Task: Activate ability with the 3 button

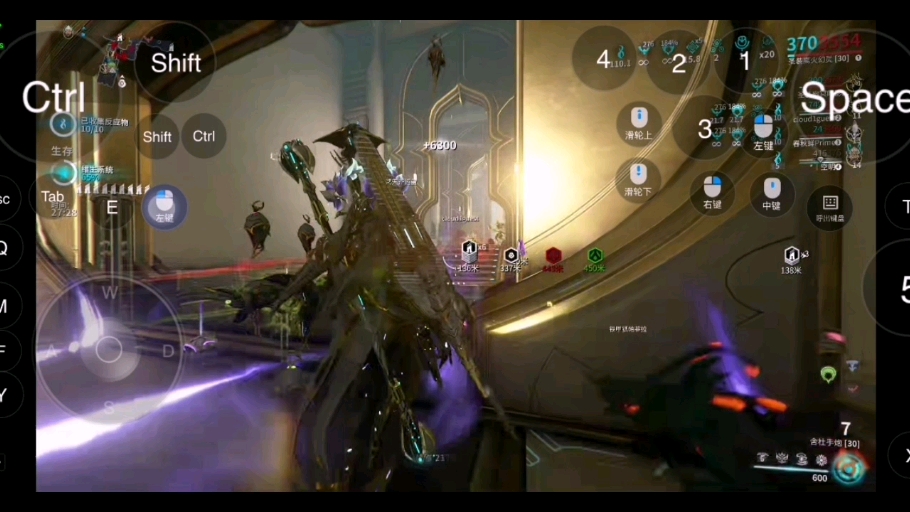Action: (705, 129)
